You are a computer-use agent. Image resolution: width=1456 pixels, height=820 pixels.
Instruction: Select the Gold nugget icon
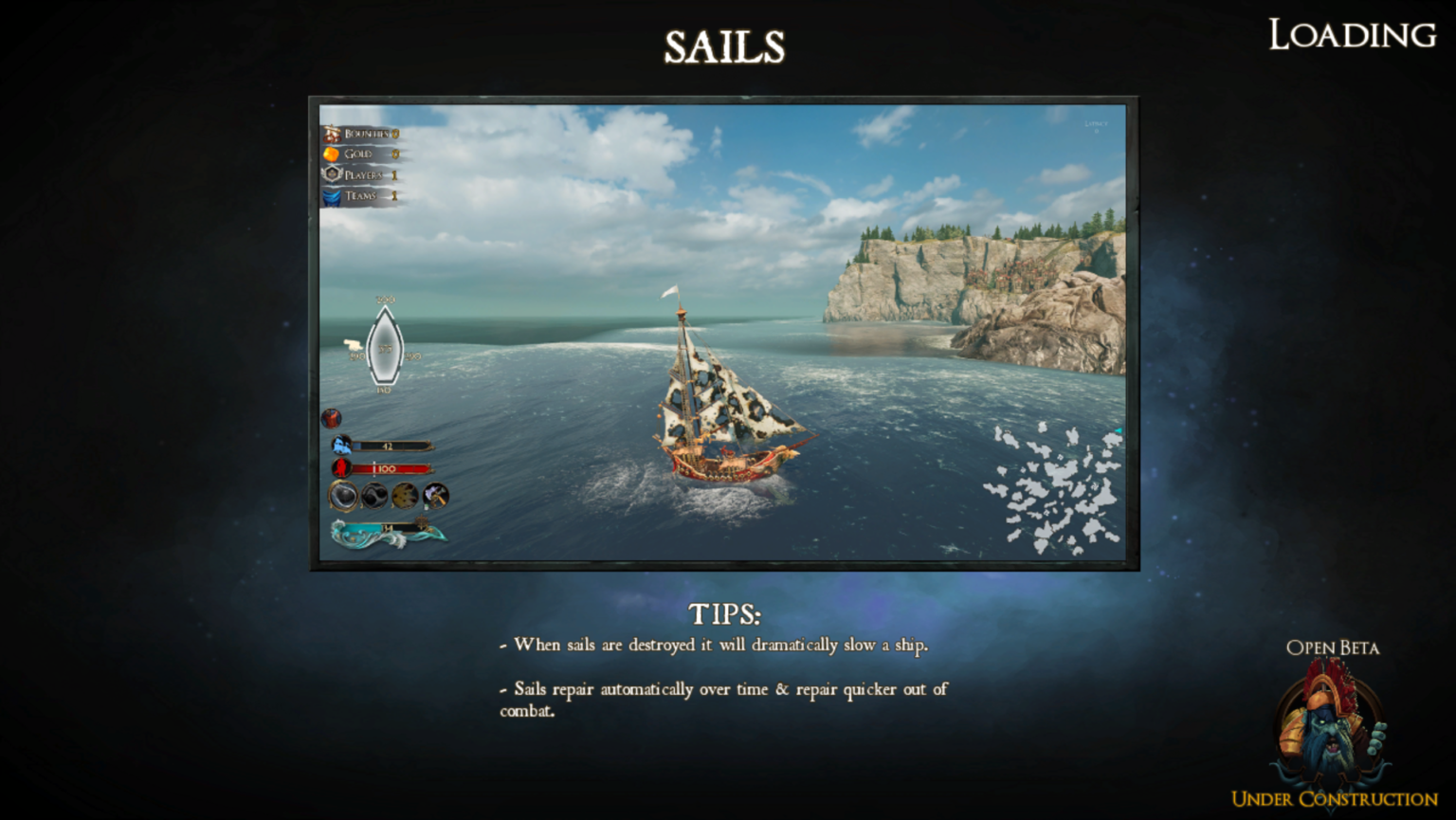click(331, 155)
